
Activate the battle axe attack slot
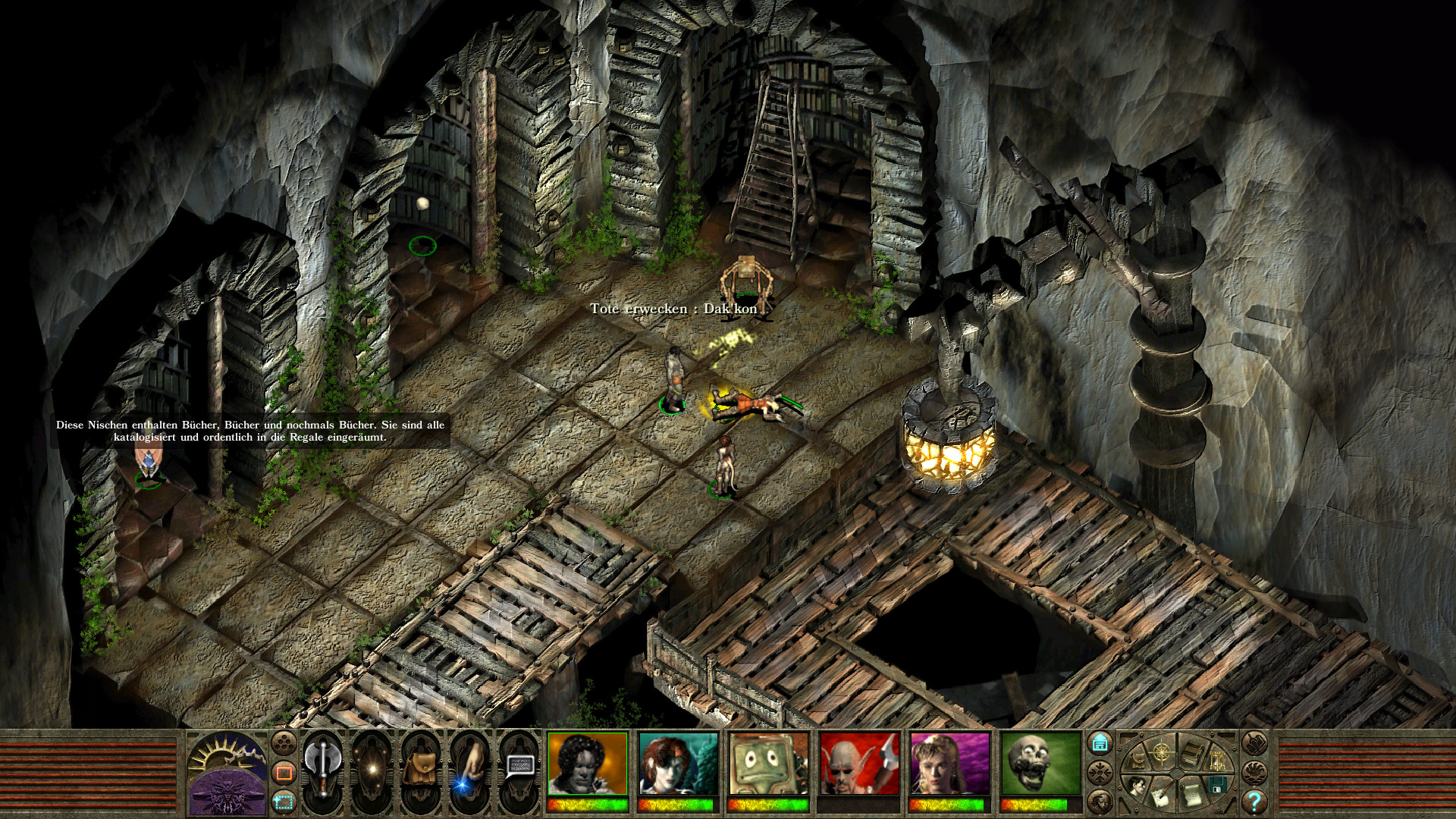click(x=323, y=769)
